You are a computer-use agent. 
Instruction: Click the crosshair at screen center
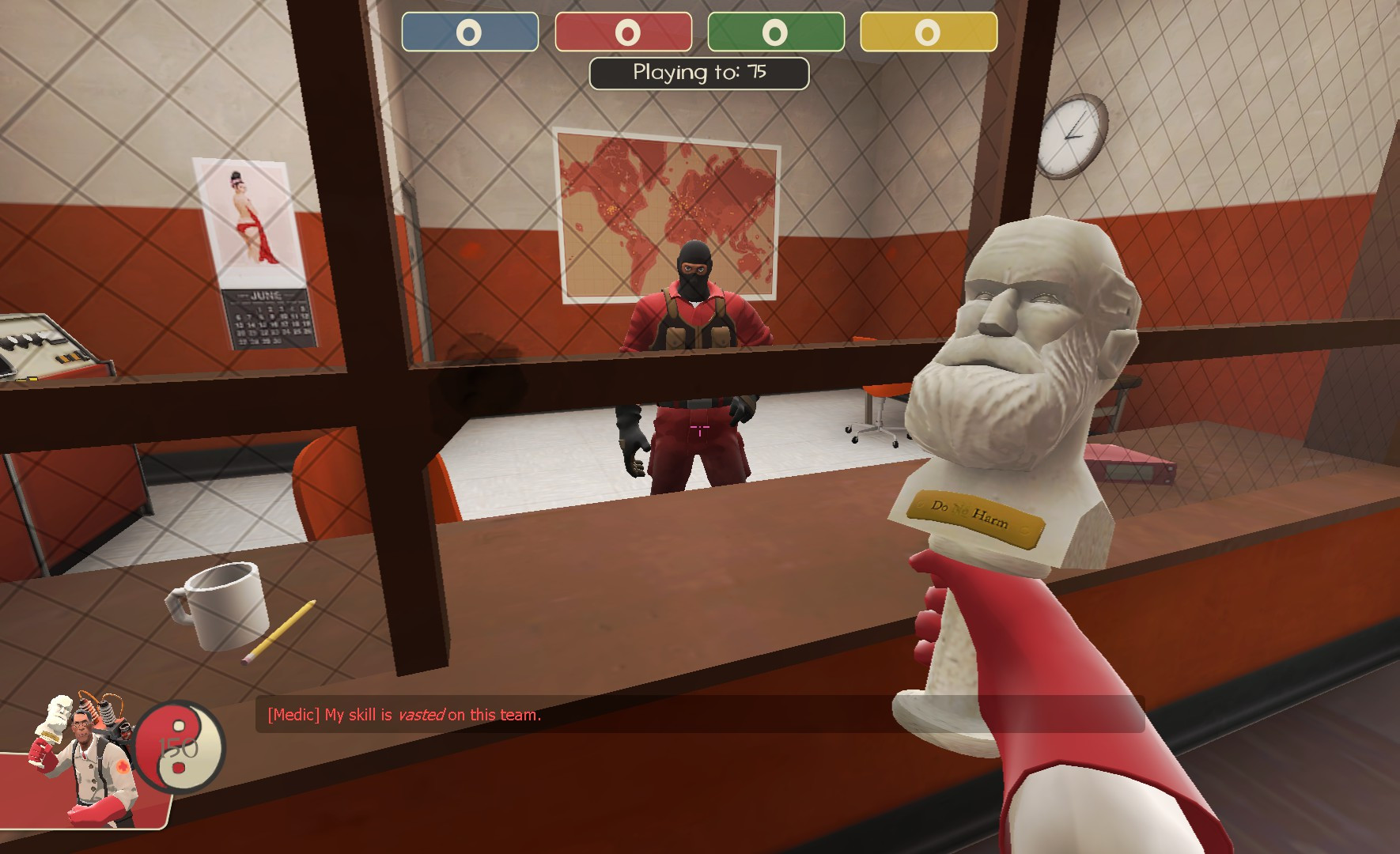(x=699, y=427)
